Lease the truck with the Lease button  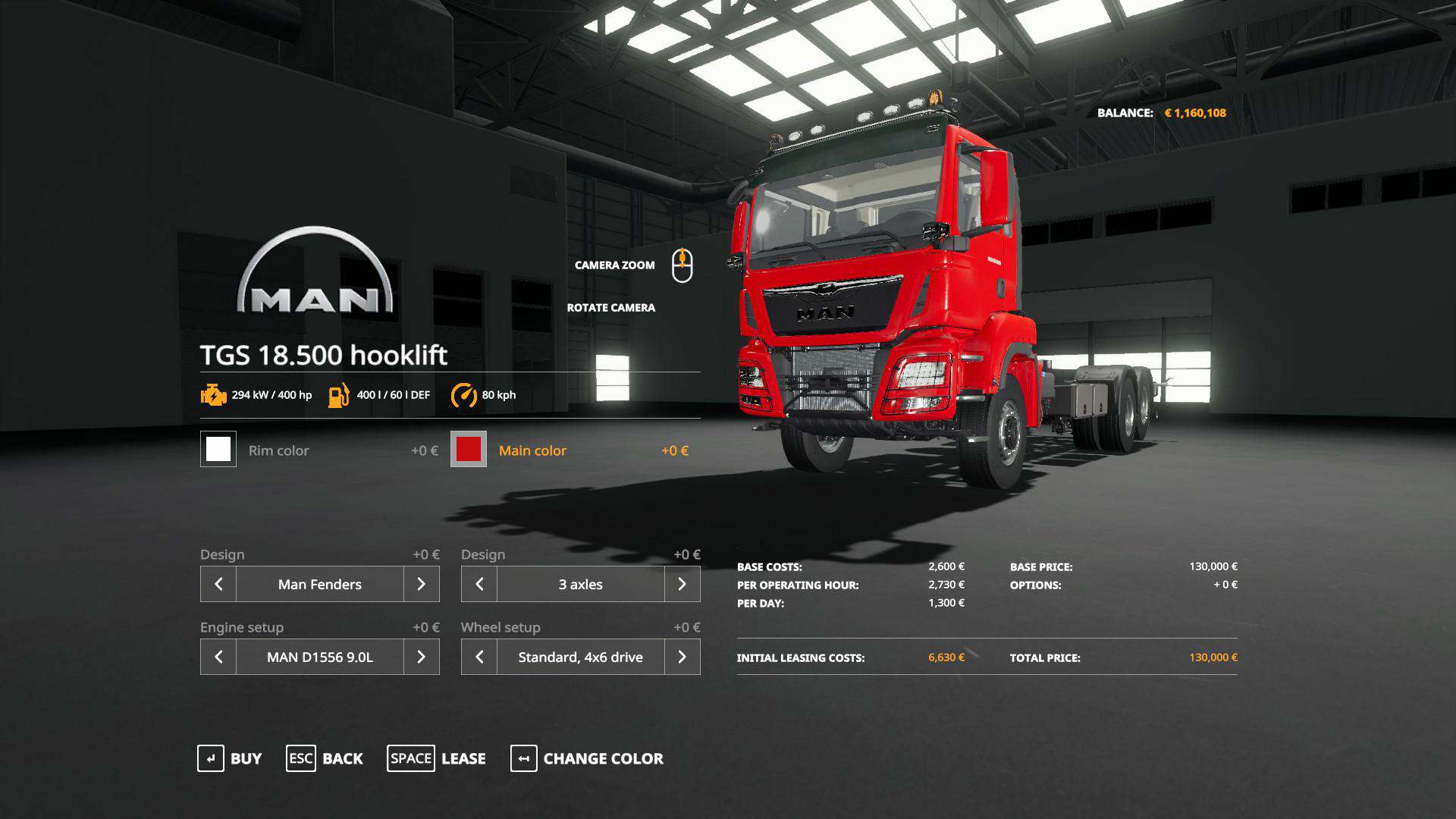pos(437,758)
